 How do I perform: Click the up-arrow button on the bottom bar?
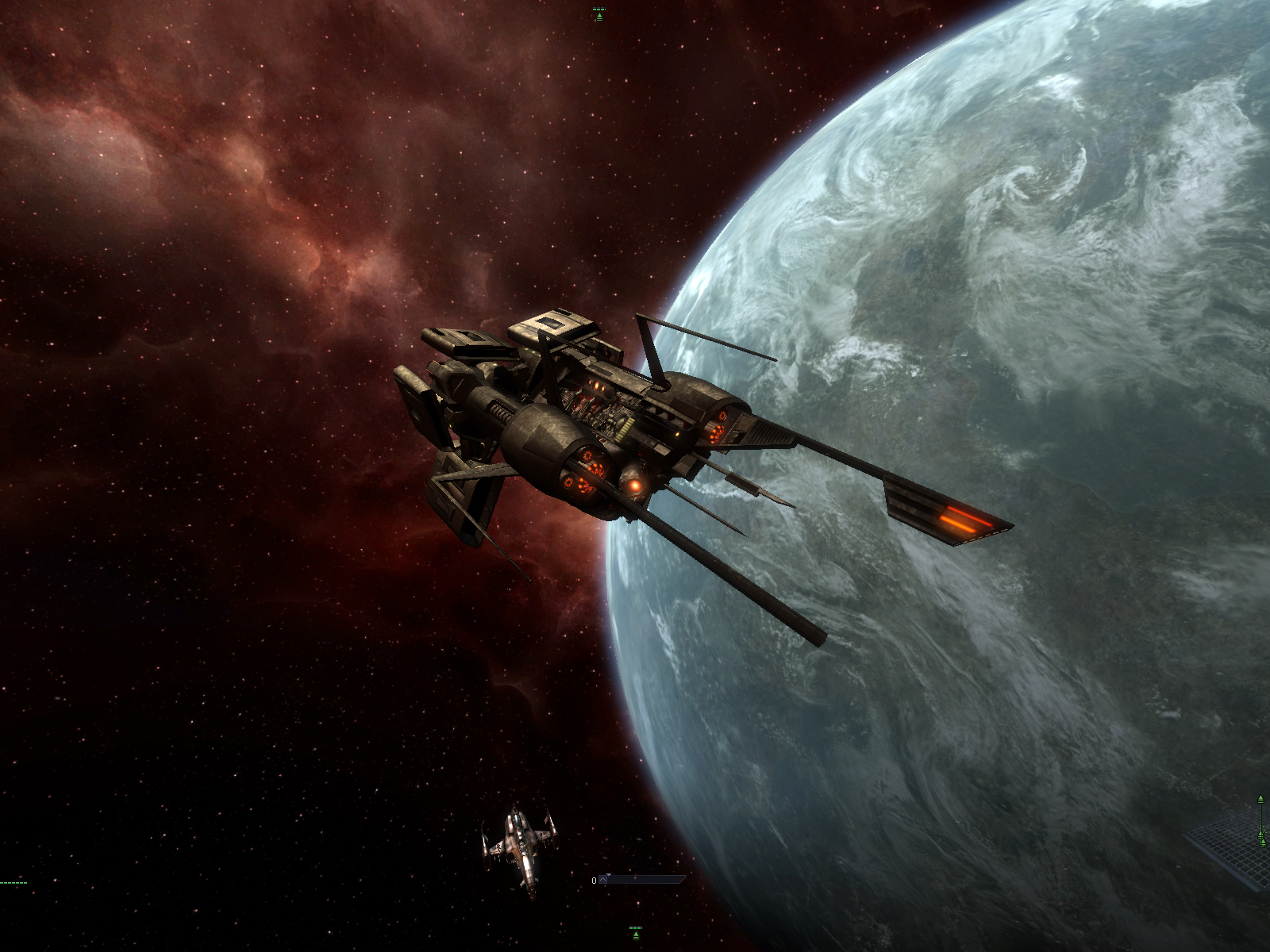point(603,879)
